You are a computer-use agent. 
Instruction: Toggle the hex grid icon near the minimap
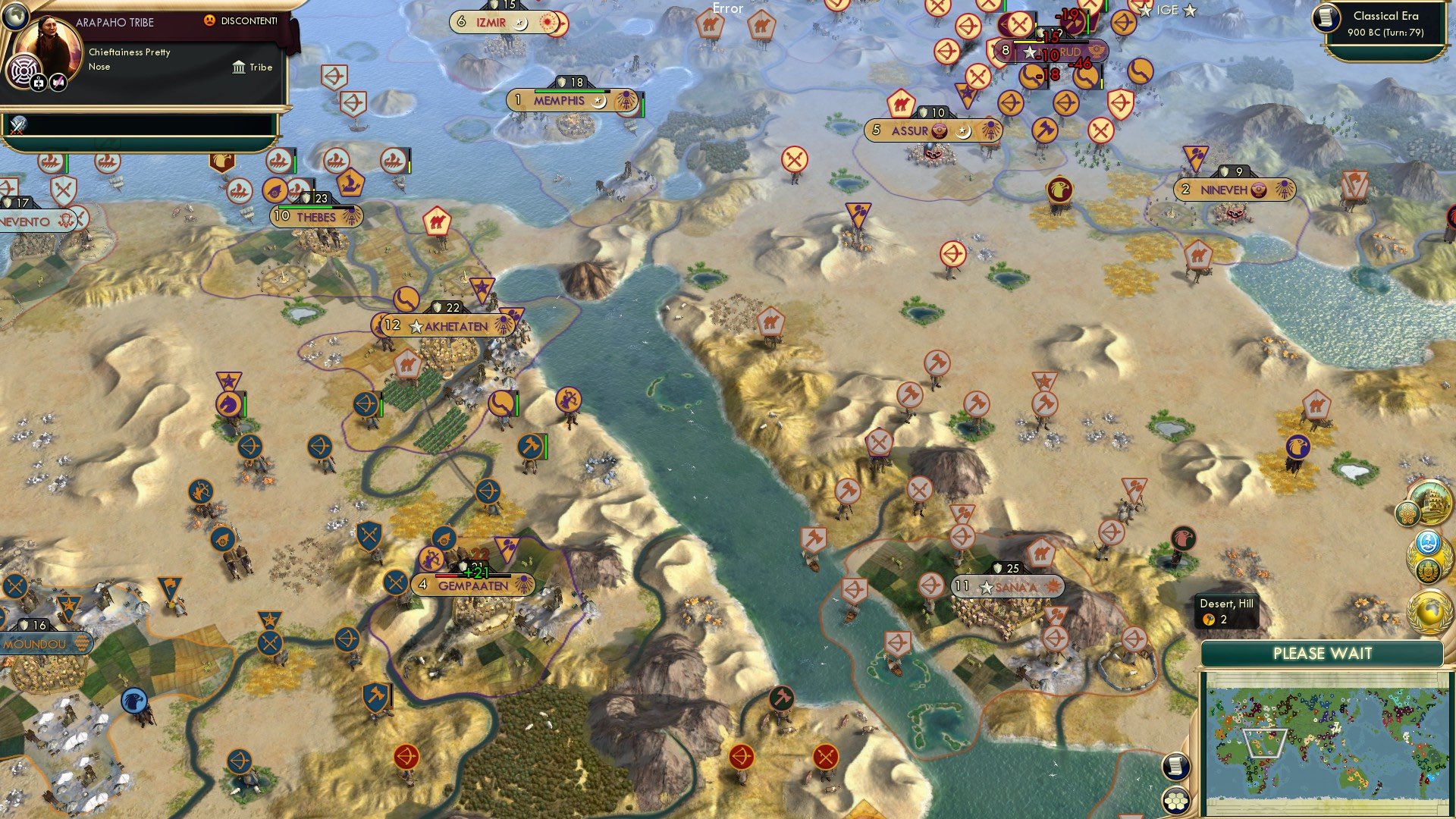[1175, 801]
